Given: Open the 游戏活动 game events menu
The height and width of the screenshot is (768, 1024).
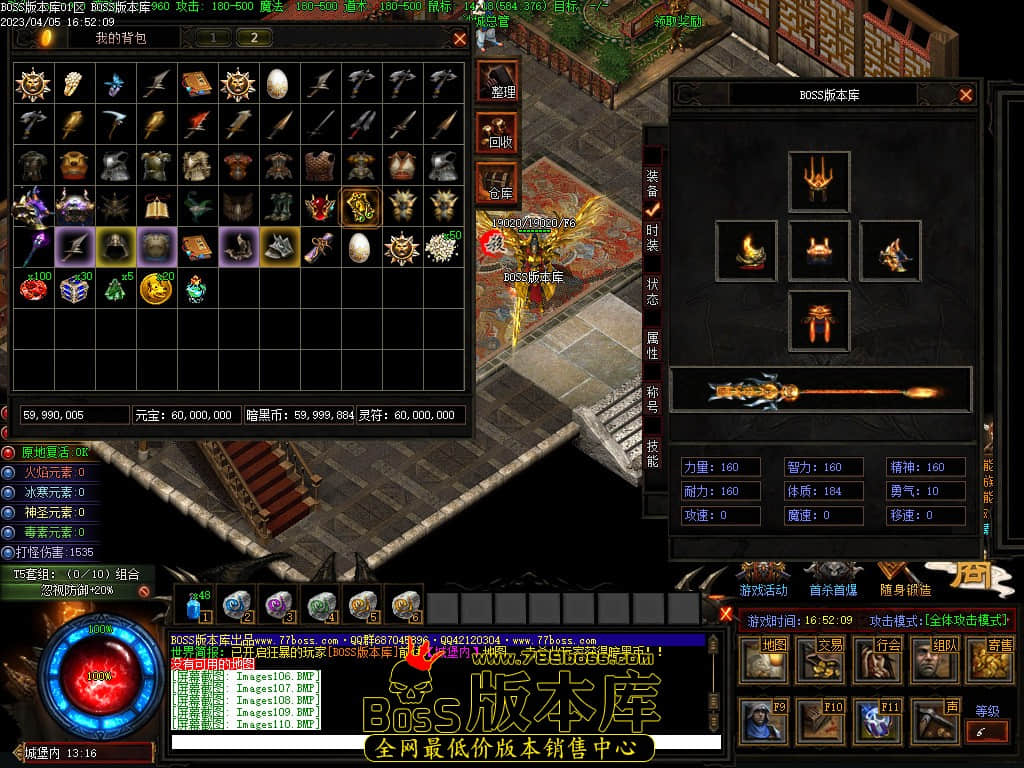Looking at the screenshot, I should 763,577.
